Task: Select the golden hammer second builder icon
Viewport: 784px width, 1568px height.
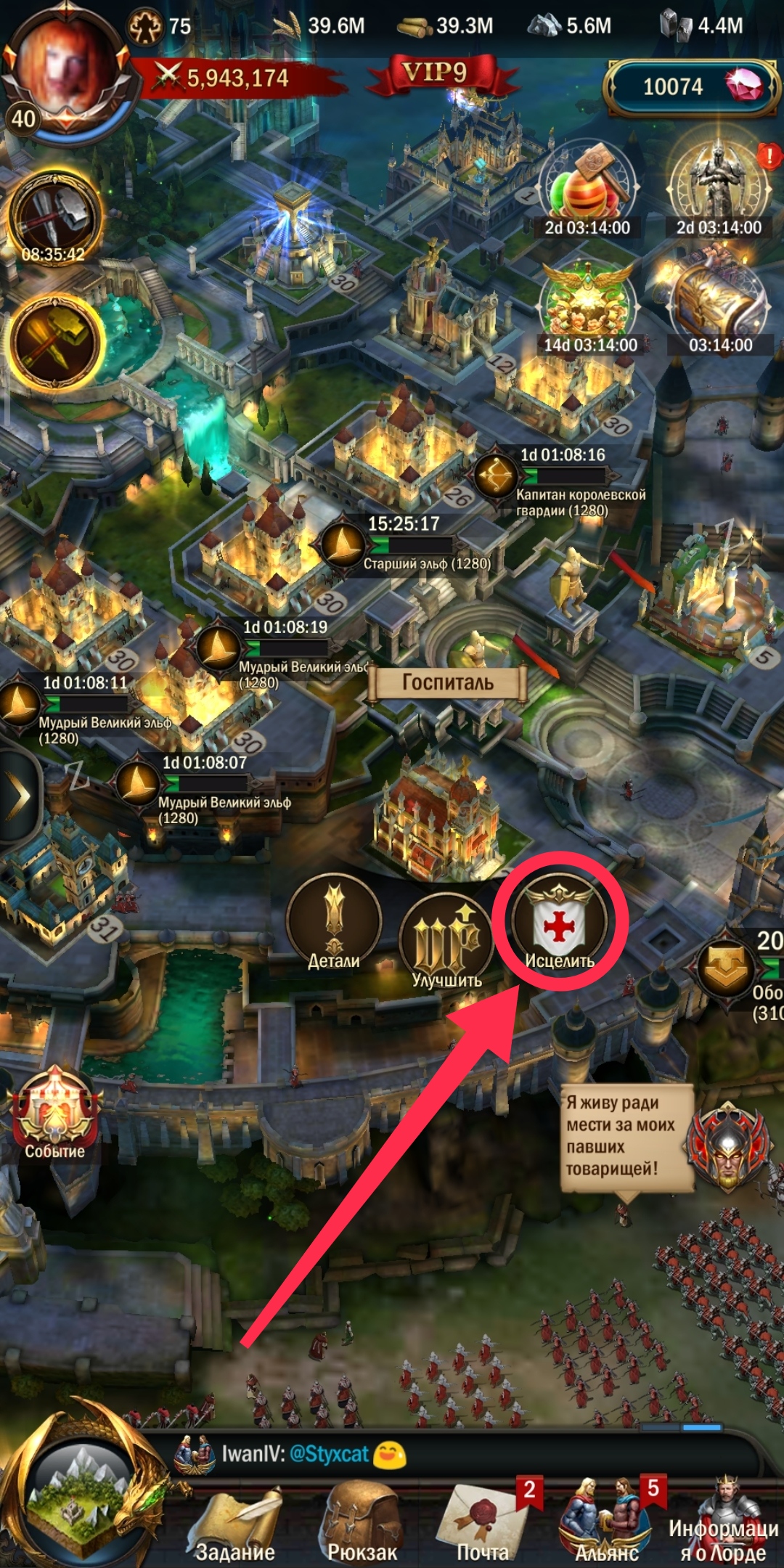Action: point(54,341)
